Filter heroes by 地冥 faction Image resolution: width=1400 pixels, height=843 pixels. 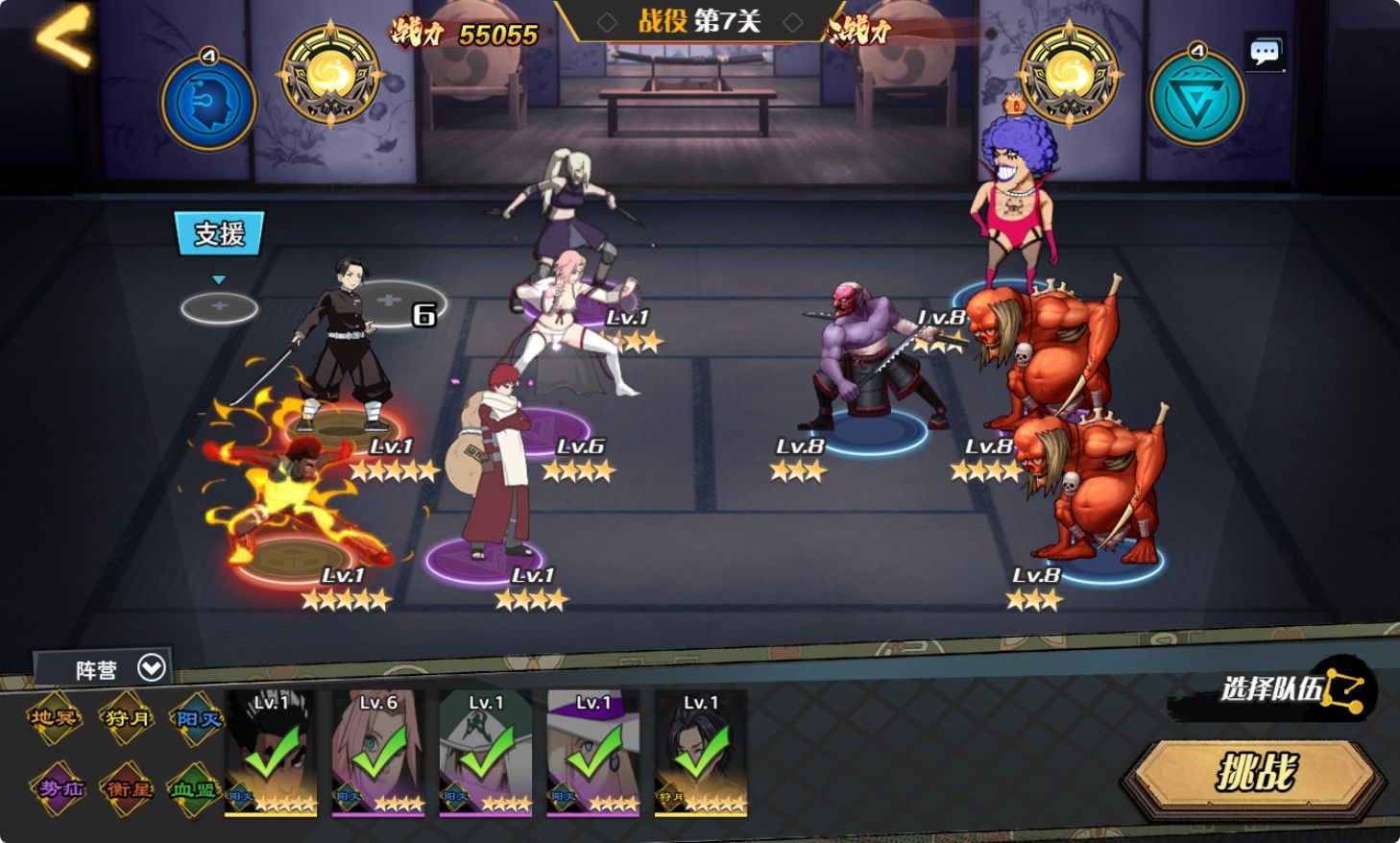pyautogui.click(x=54, y=718)
